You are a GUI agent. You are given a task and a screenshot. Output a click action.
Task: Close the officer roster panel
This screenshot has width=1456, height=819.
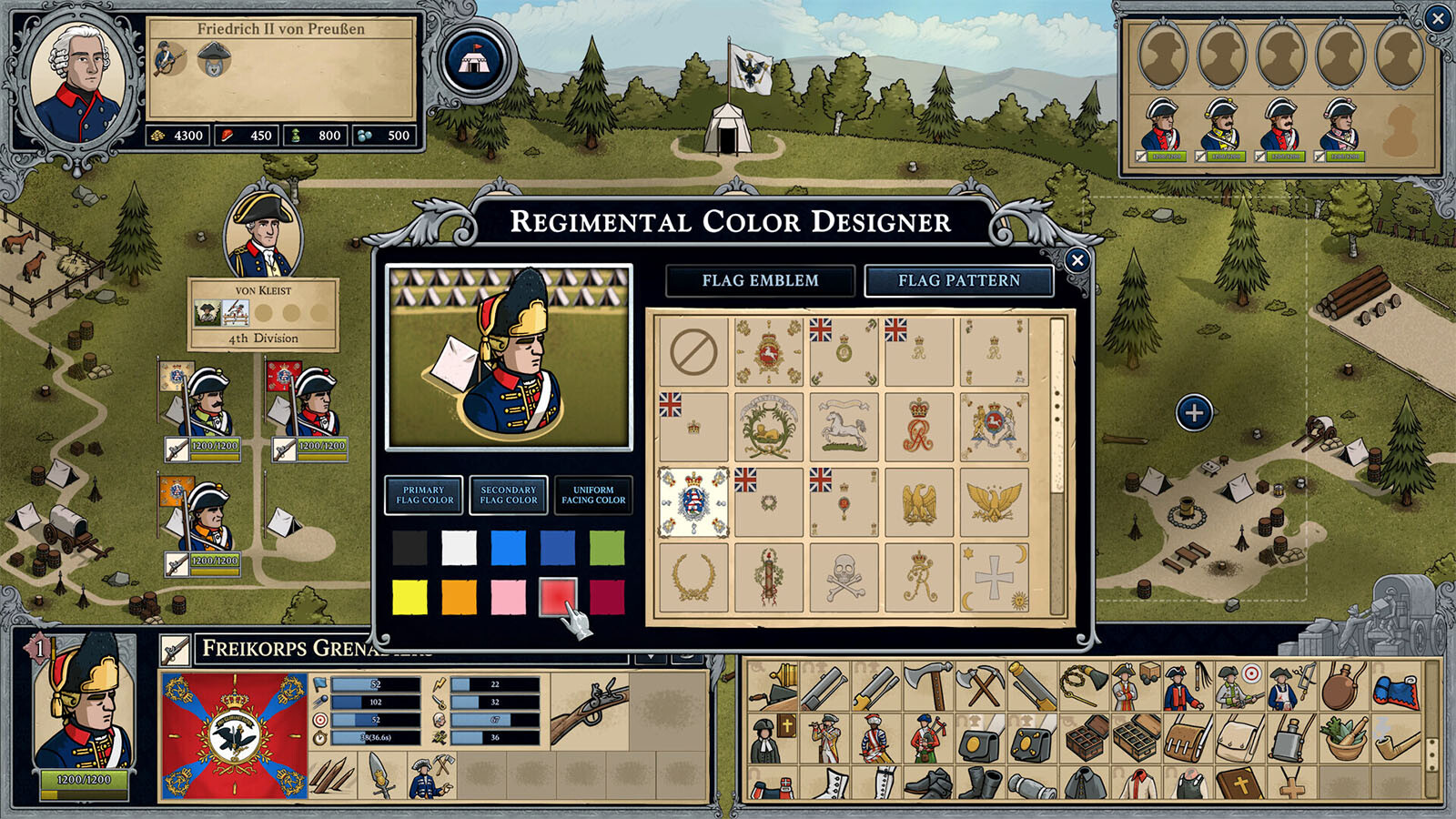1438,17
